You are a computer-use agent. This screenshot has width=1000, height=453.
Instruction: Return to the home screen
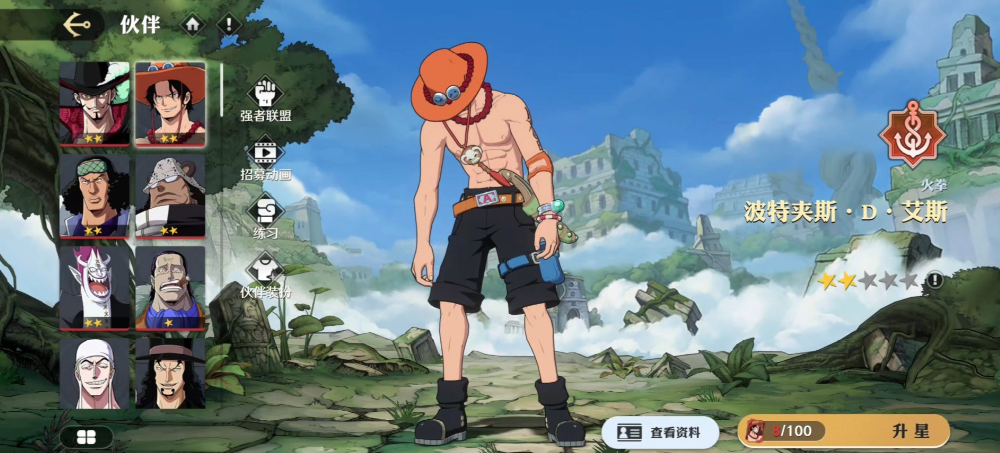(192, 24)
